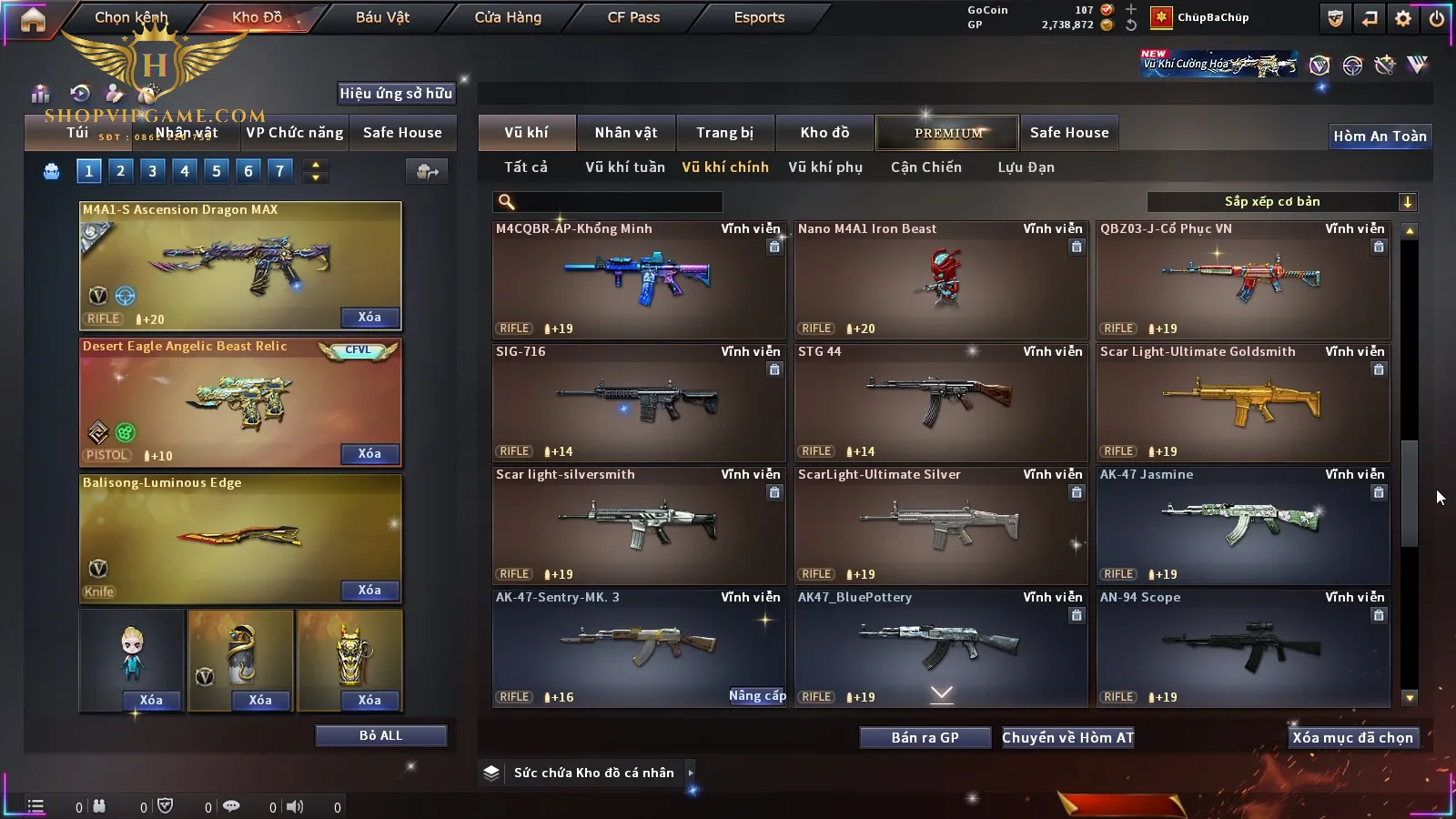Viewport: 1456px width, 819px height.
Task: Switch to the Nhân vật storage tab
Action: pyautogui.click(x=626, y=133)
